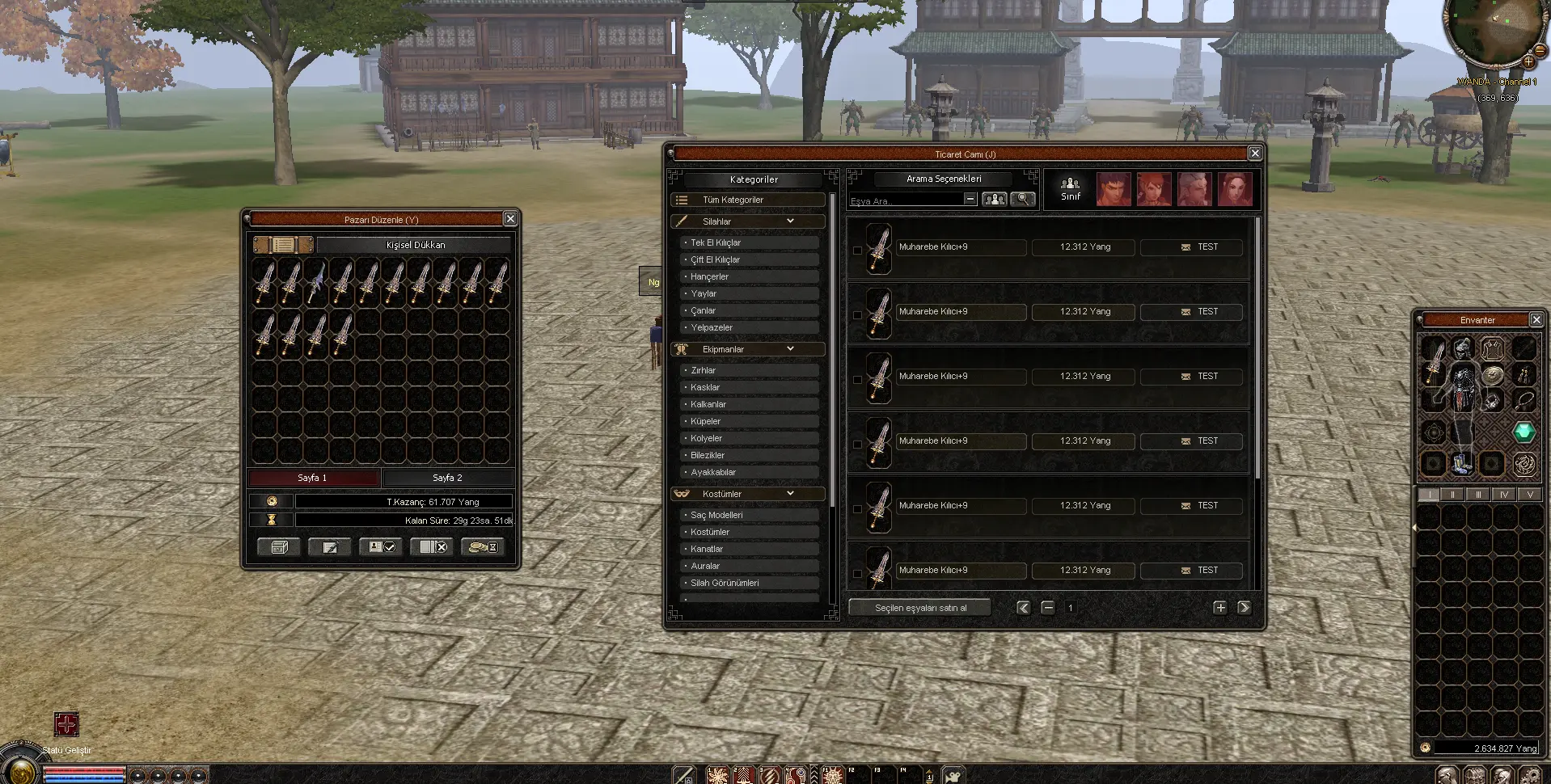Open inventory page IV tab
The height and width of the screenshot is (784, 1551).
coord(1503,495)
